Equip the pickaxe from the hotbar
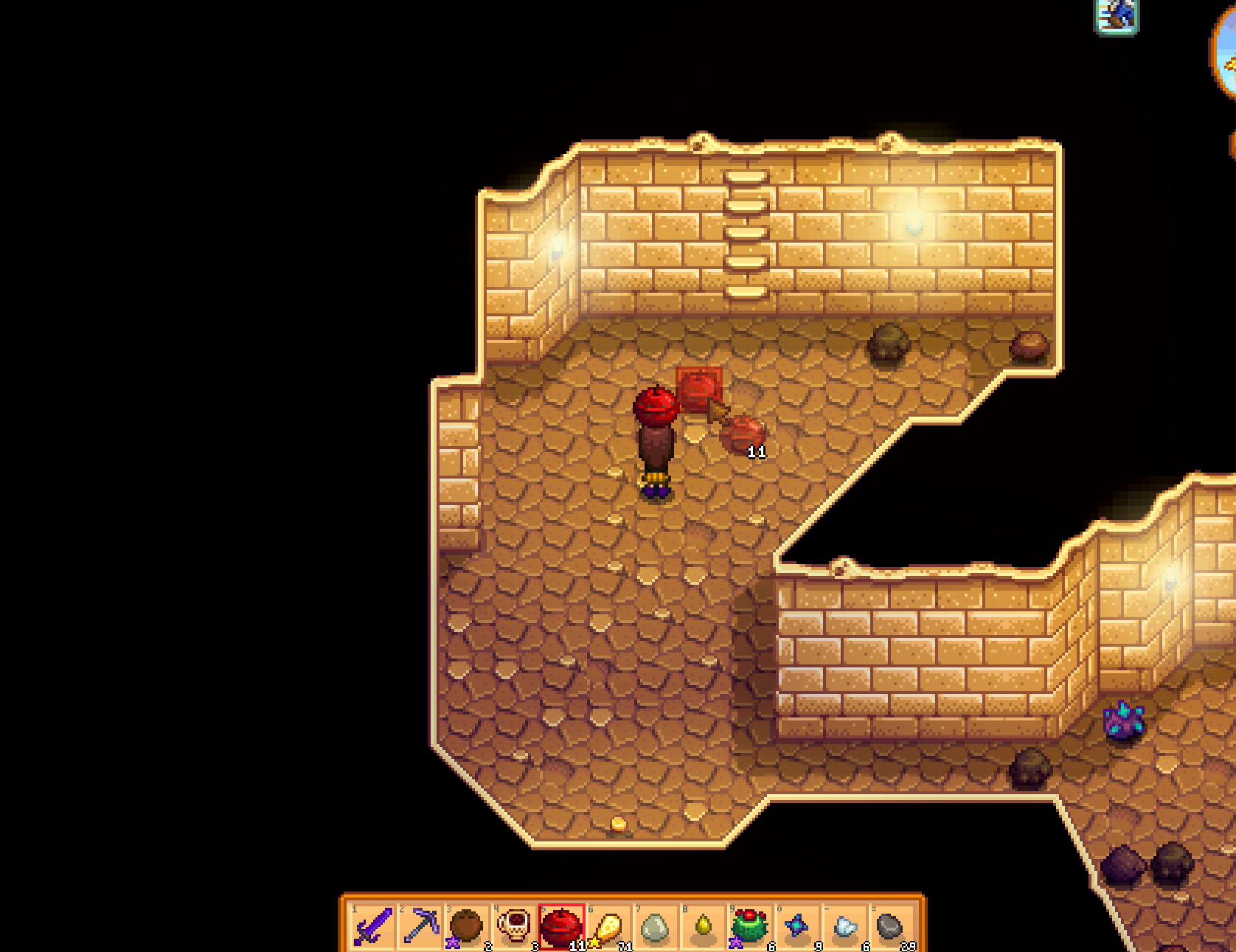The height and width of the screenshot is (952, 1236). (x=420, y=925)
